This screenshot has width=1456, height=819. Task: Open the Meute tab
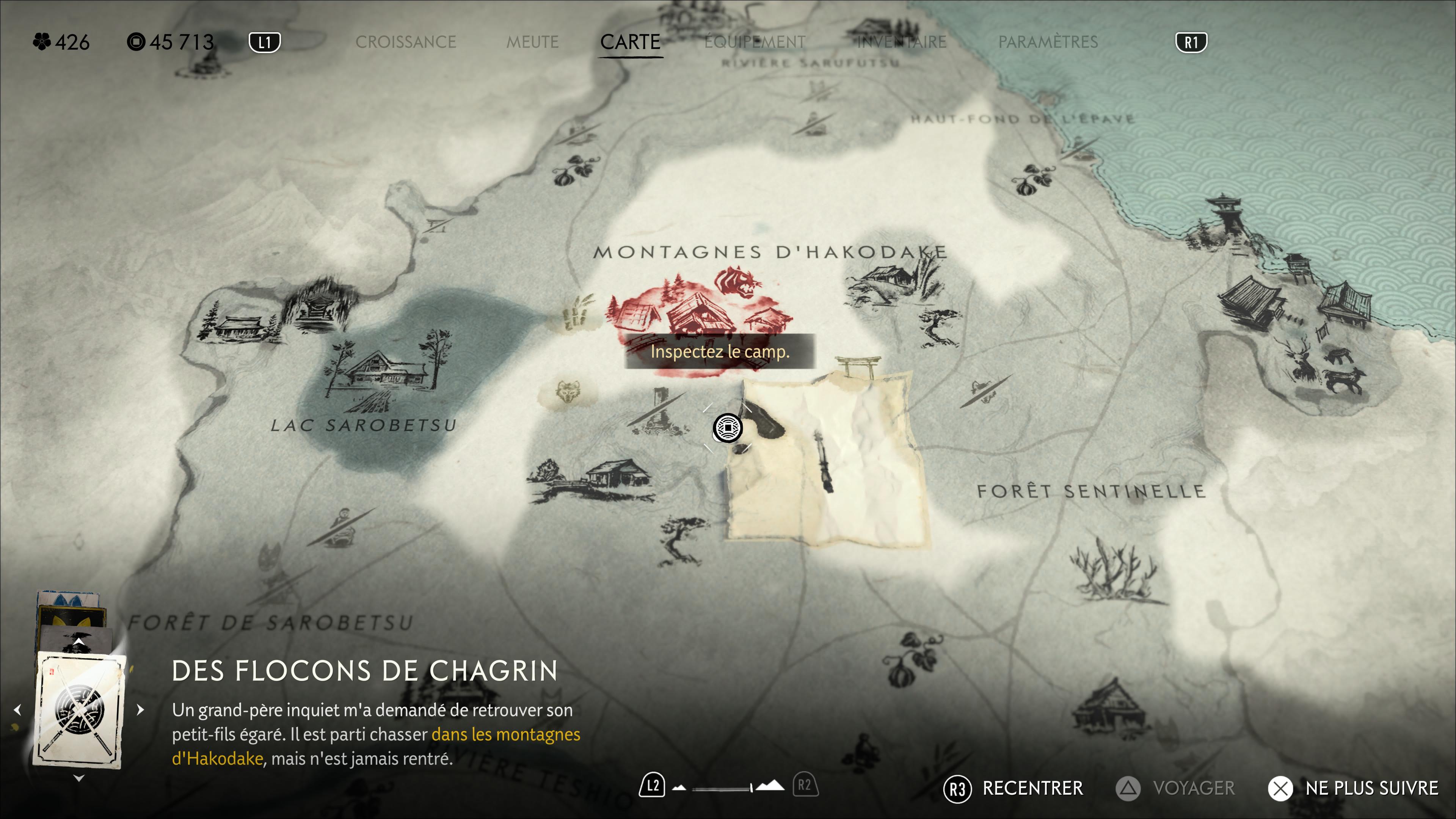(x=532, y=42)
